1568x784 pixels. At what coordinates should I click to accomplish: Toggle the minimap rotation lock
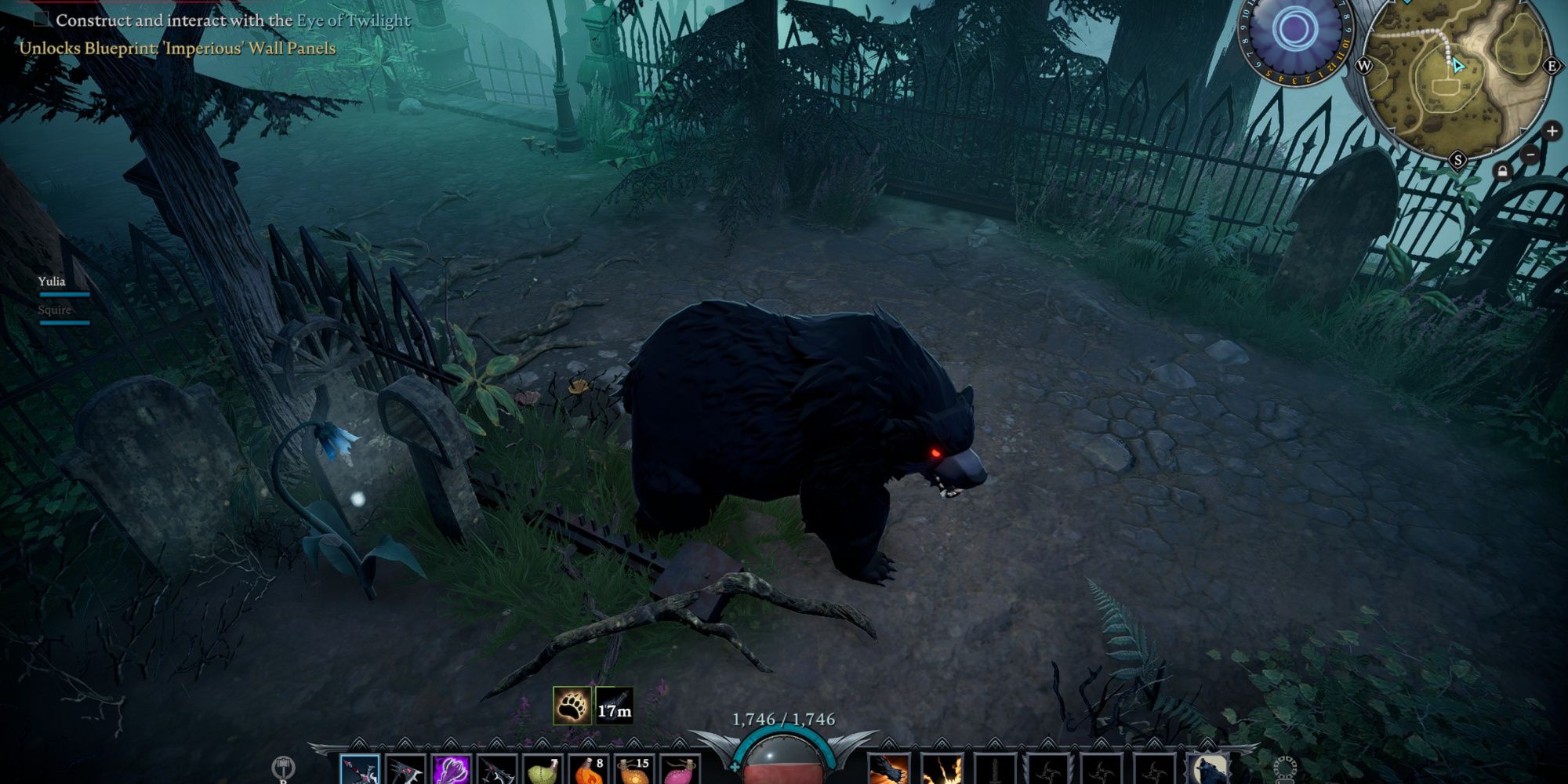[1501, 172]
